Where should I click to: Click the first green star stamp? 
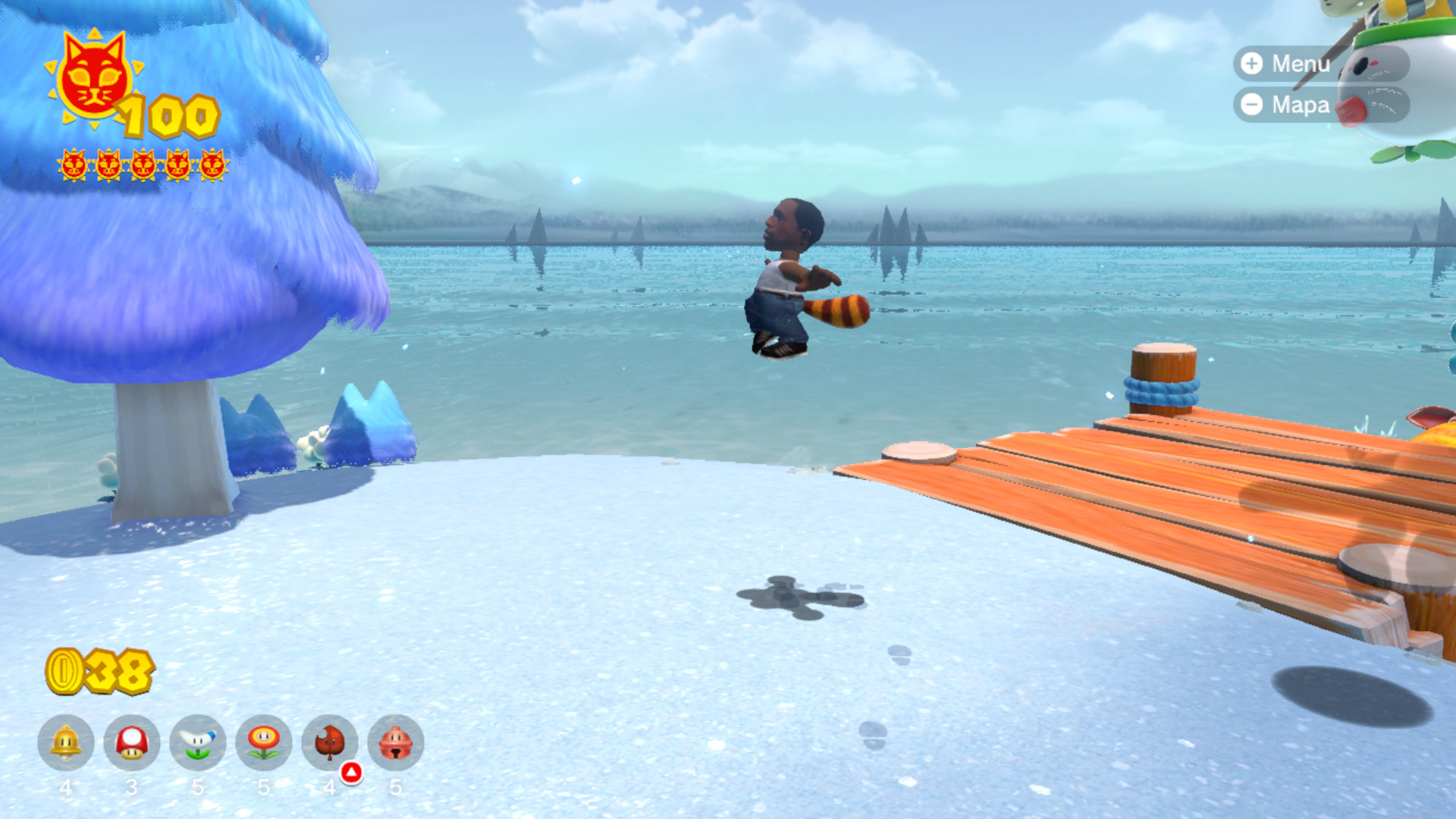(74, 165)
